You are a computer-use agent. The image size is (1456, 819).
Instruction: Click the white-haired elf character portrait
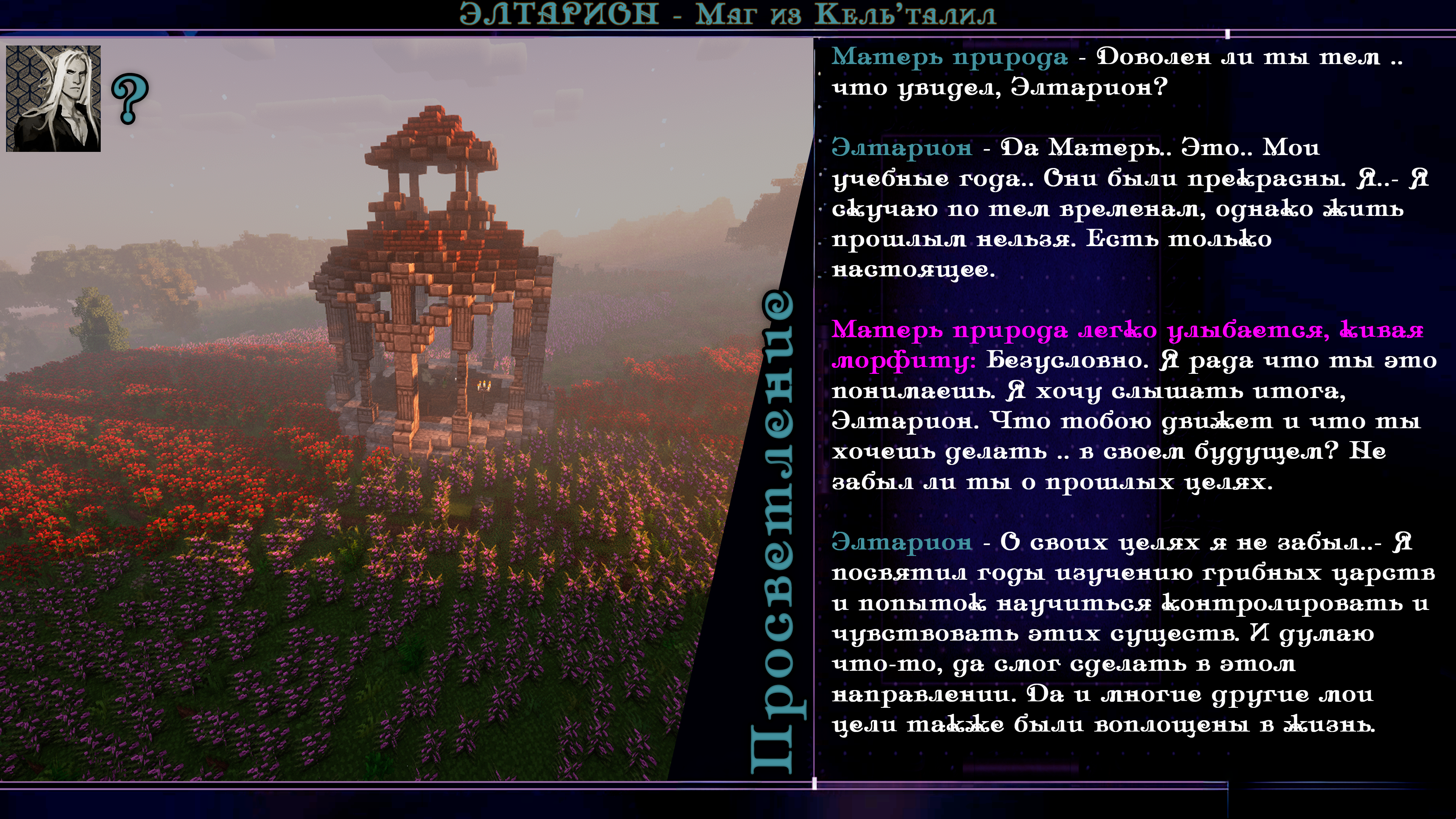coord(53,98)
